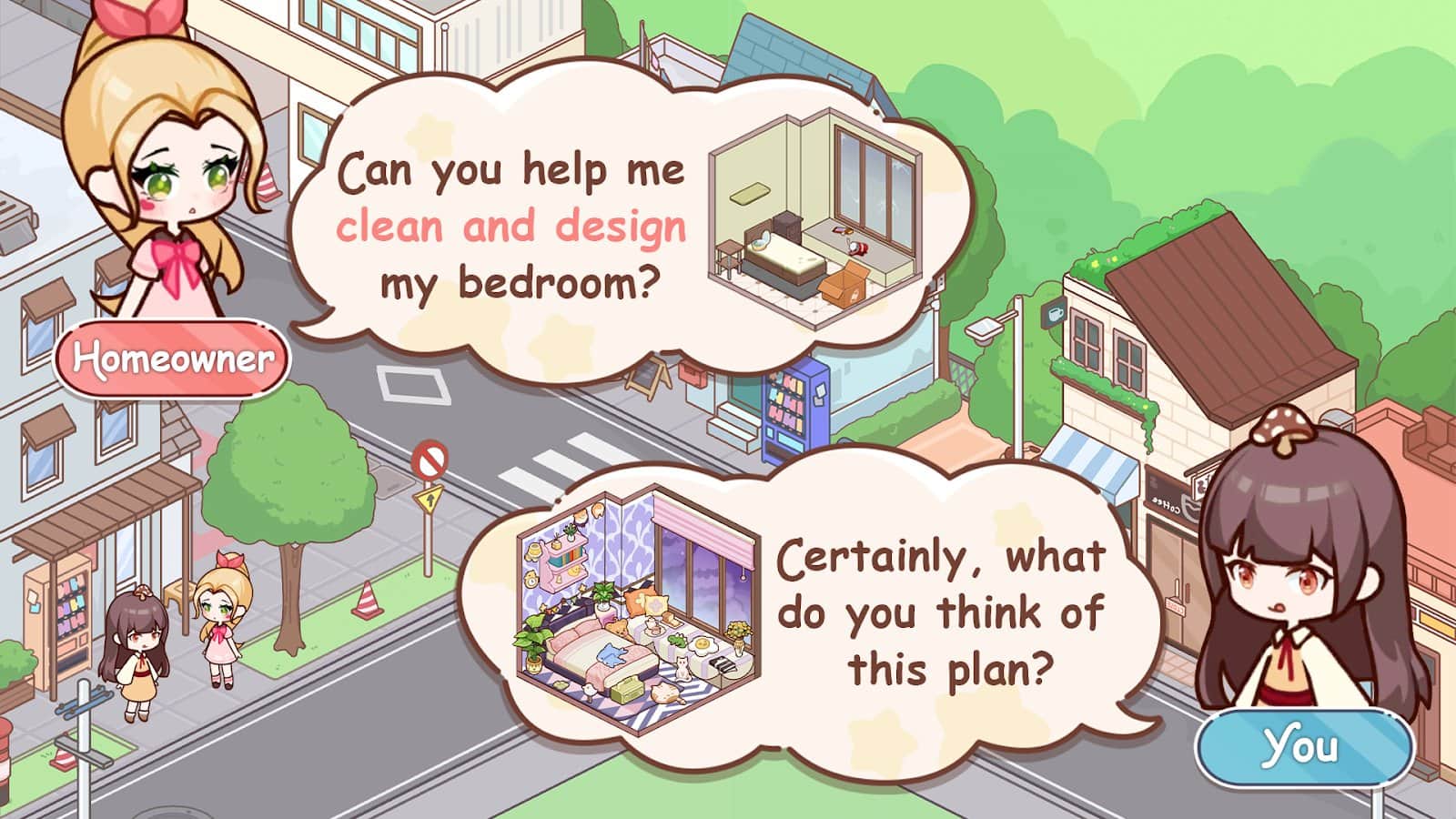Click the pink Homeowner name tag
Viewport: 1456px width, 819px height.
[x=172, y=358]
